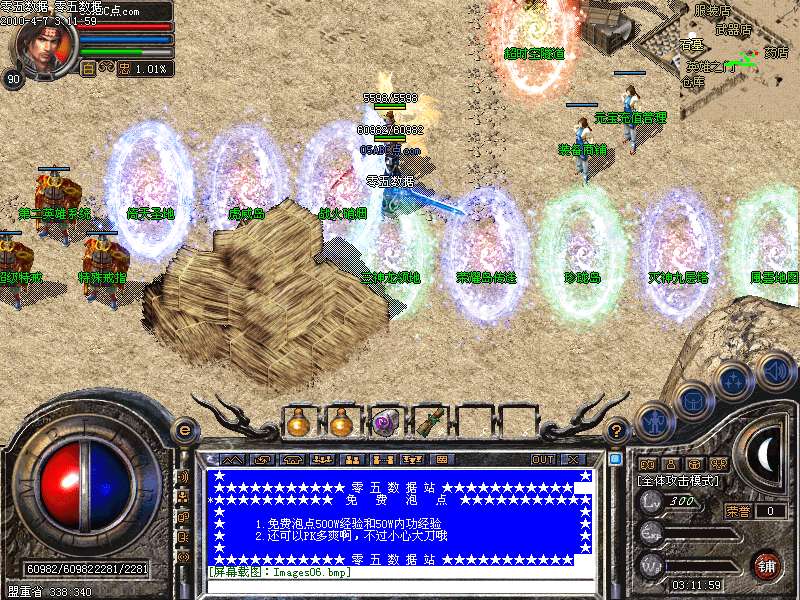Click the X button on chat bar
The width and height of the screenshot is (800, 600).
[x=573, y=459]
